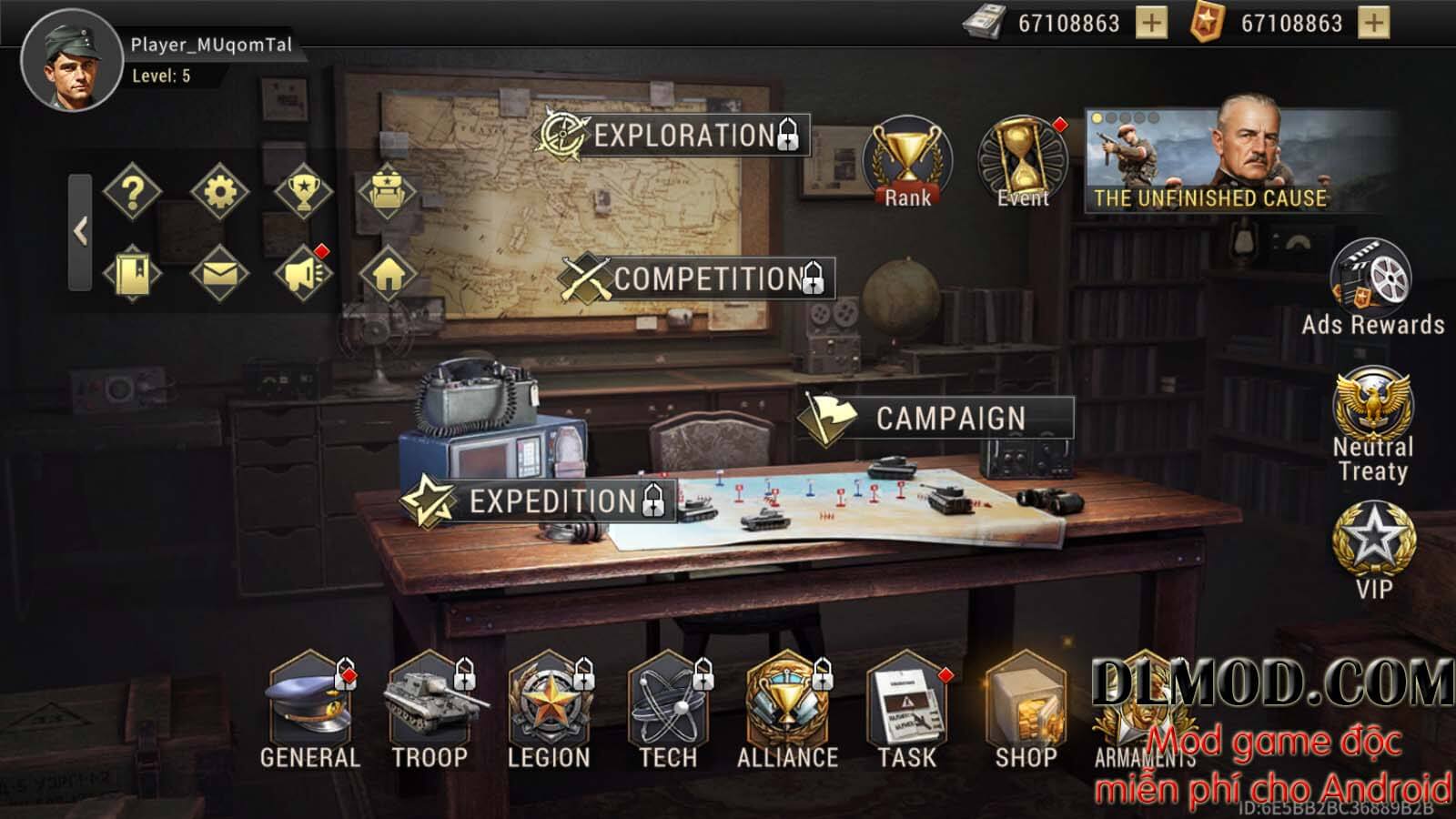Open the mail envelope icon
This screenshot has height=819, width=1456.
coord(219,273)
